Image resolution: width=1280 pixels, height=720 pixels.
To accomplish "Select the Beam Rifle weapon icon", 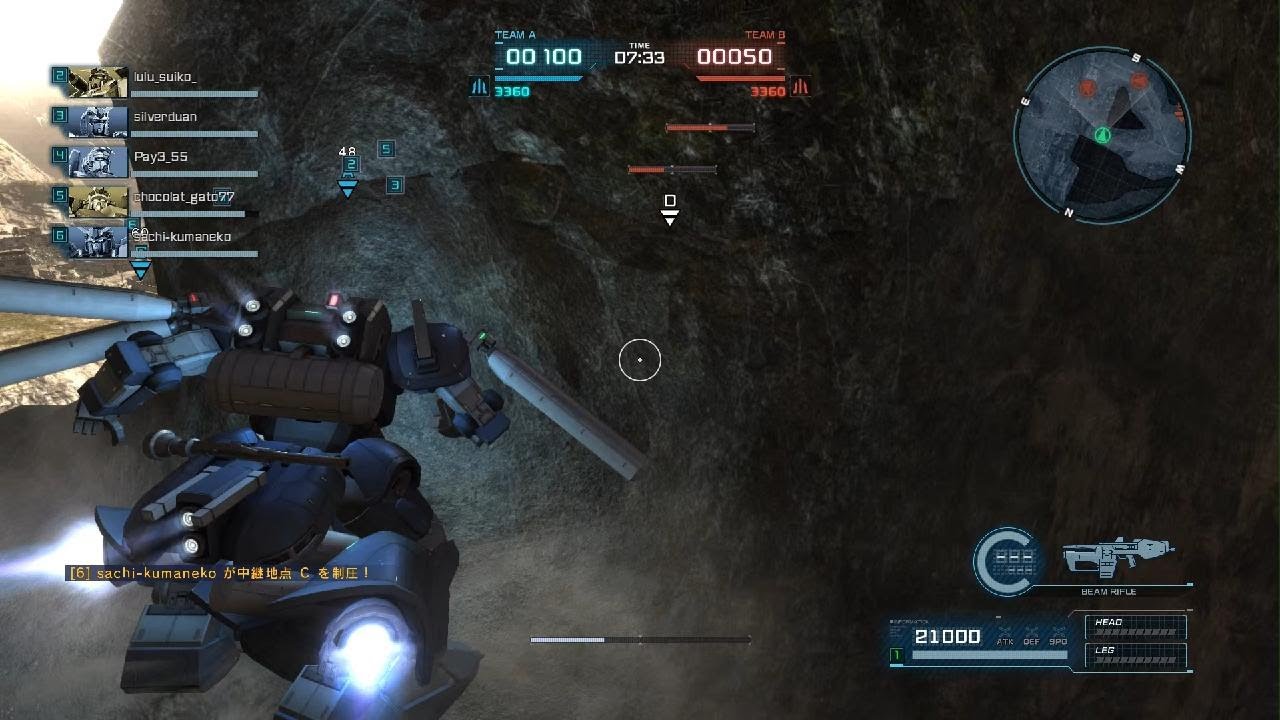I will [1115, 554].
